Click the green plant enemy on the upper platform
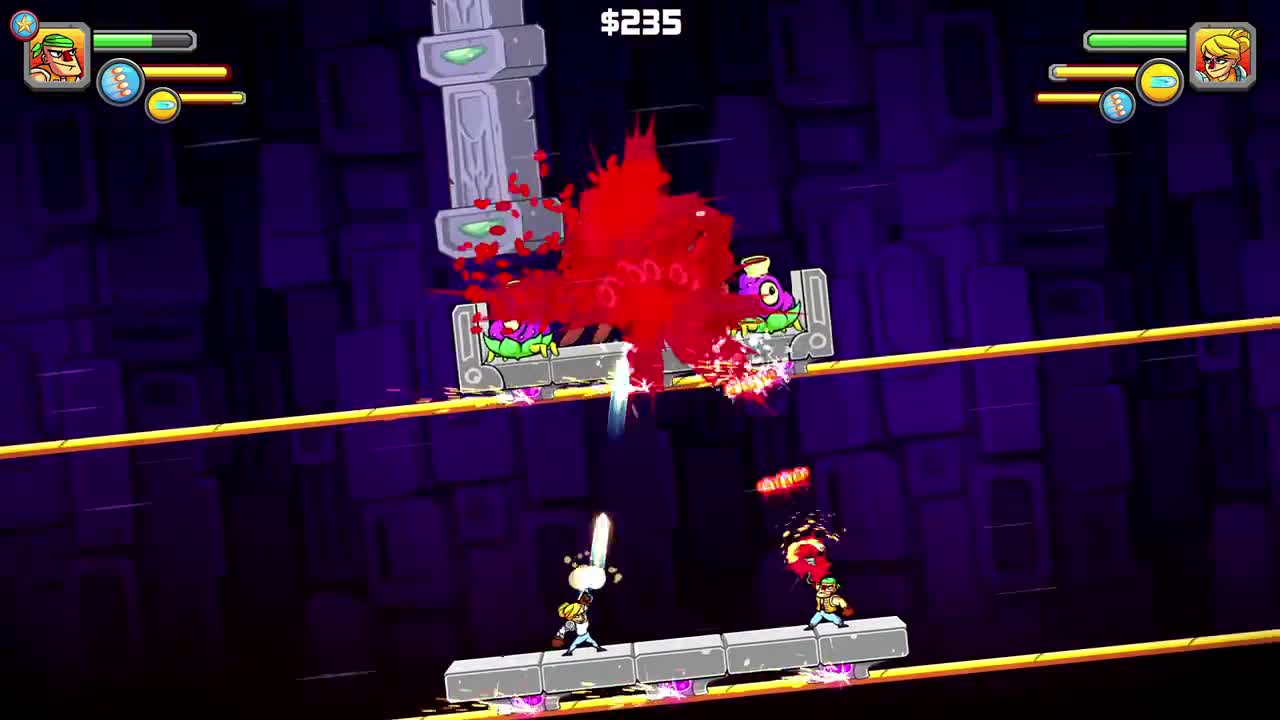This screenshot has height=720, width=1280. pos(513,340)
